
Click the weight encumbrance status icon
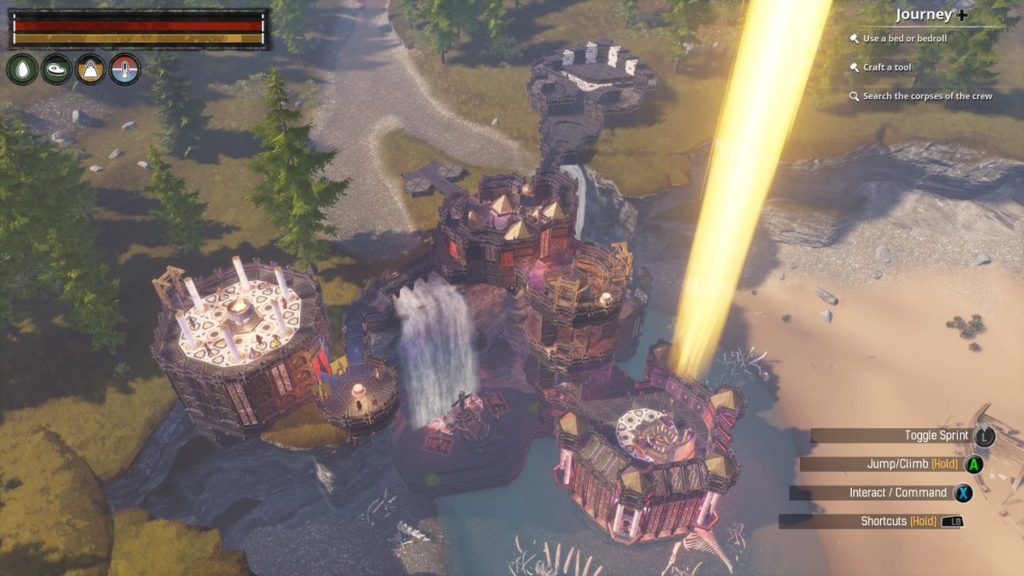pyautogui.click(x=90, y=69)
